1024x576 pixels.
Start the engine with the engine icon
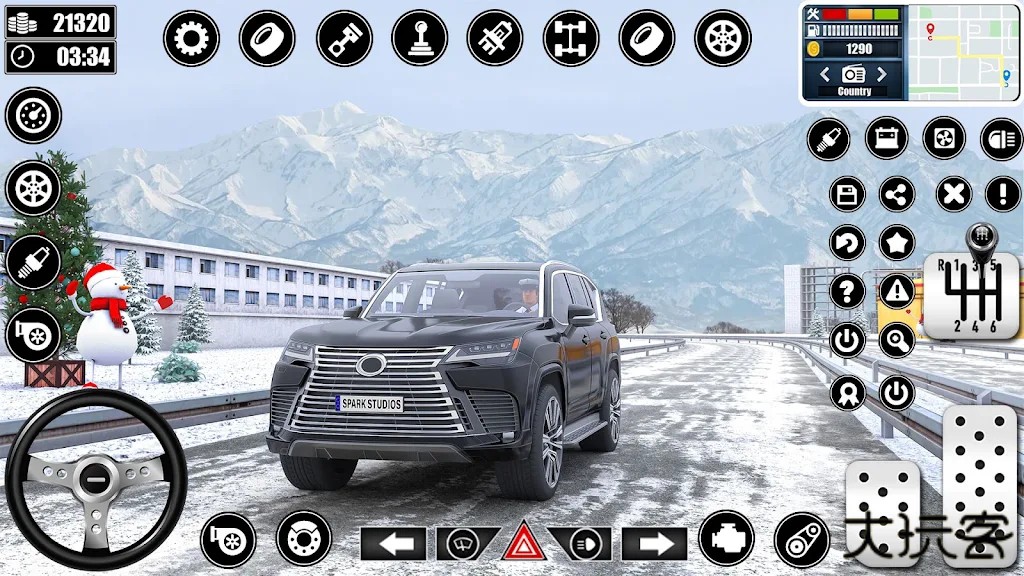(x=726, y=539)
